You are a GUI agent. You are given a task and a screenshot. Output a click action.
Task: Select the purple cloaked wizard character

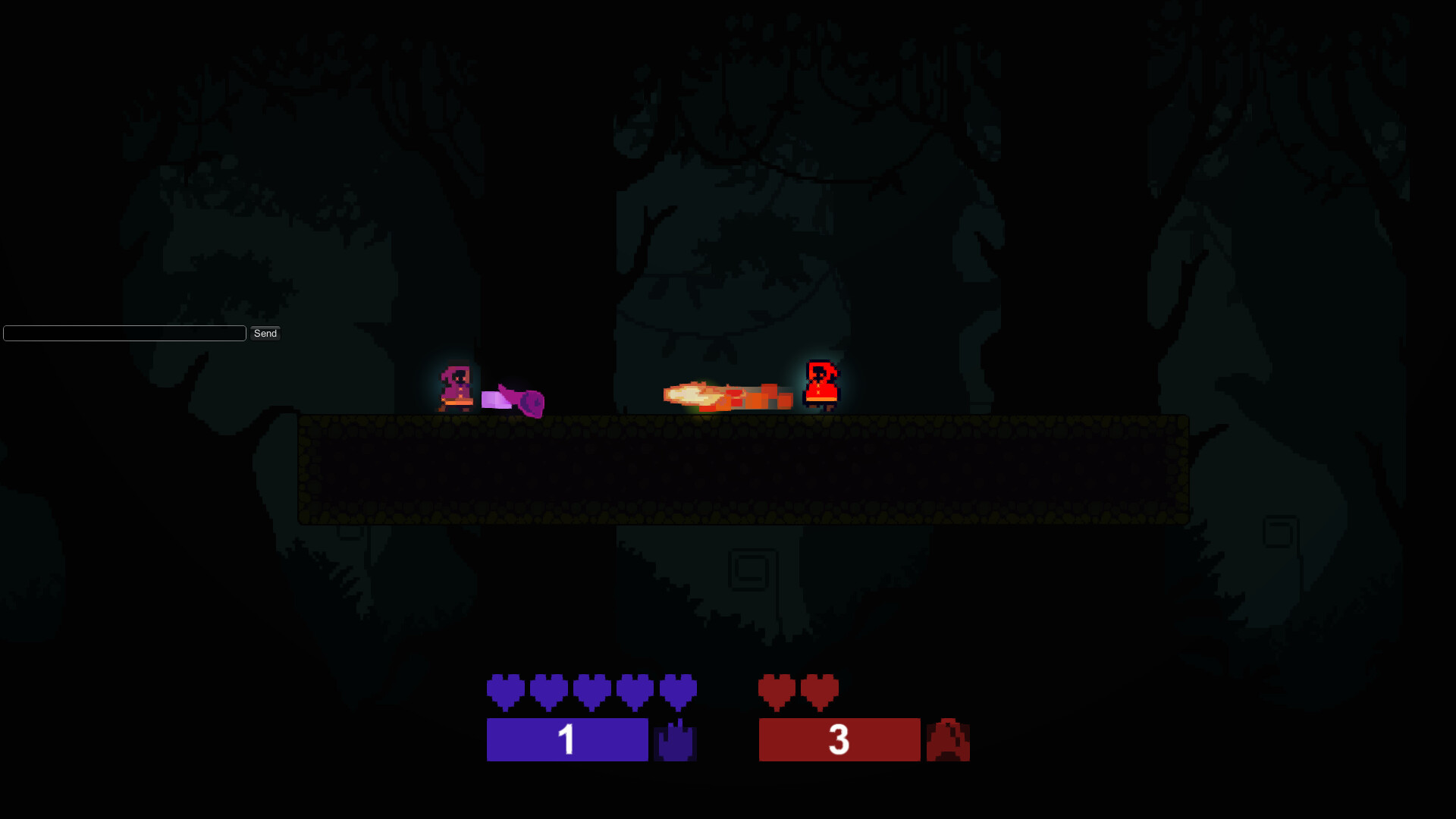click(x=454, y=388)
